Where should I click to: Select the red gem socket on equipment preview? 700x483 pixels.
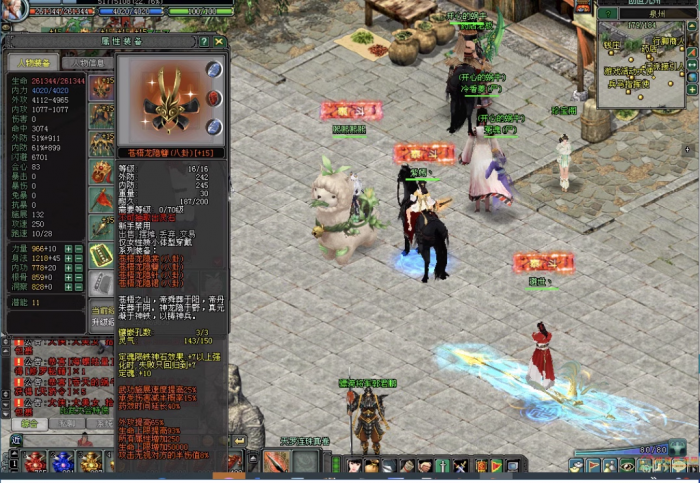tap(213, 97)
